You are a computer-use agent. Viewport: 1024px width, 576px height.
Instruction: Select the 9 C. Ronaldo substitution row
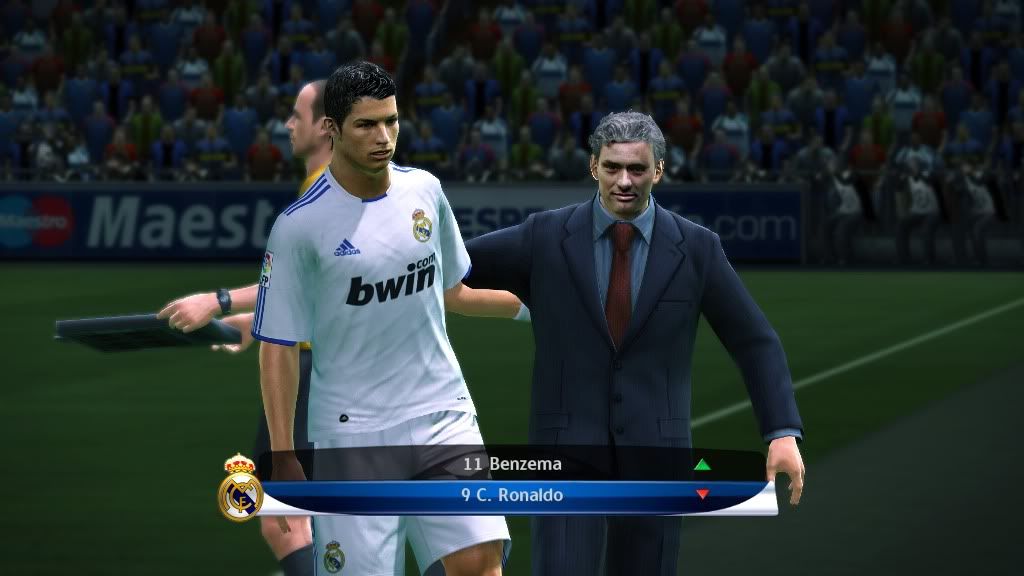(x=511, y=495)
